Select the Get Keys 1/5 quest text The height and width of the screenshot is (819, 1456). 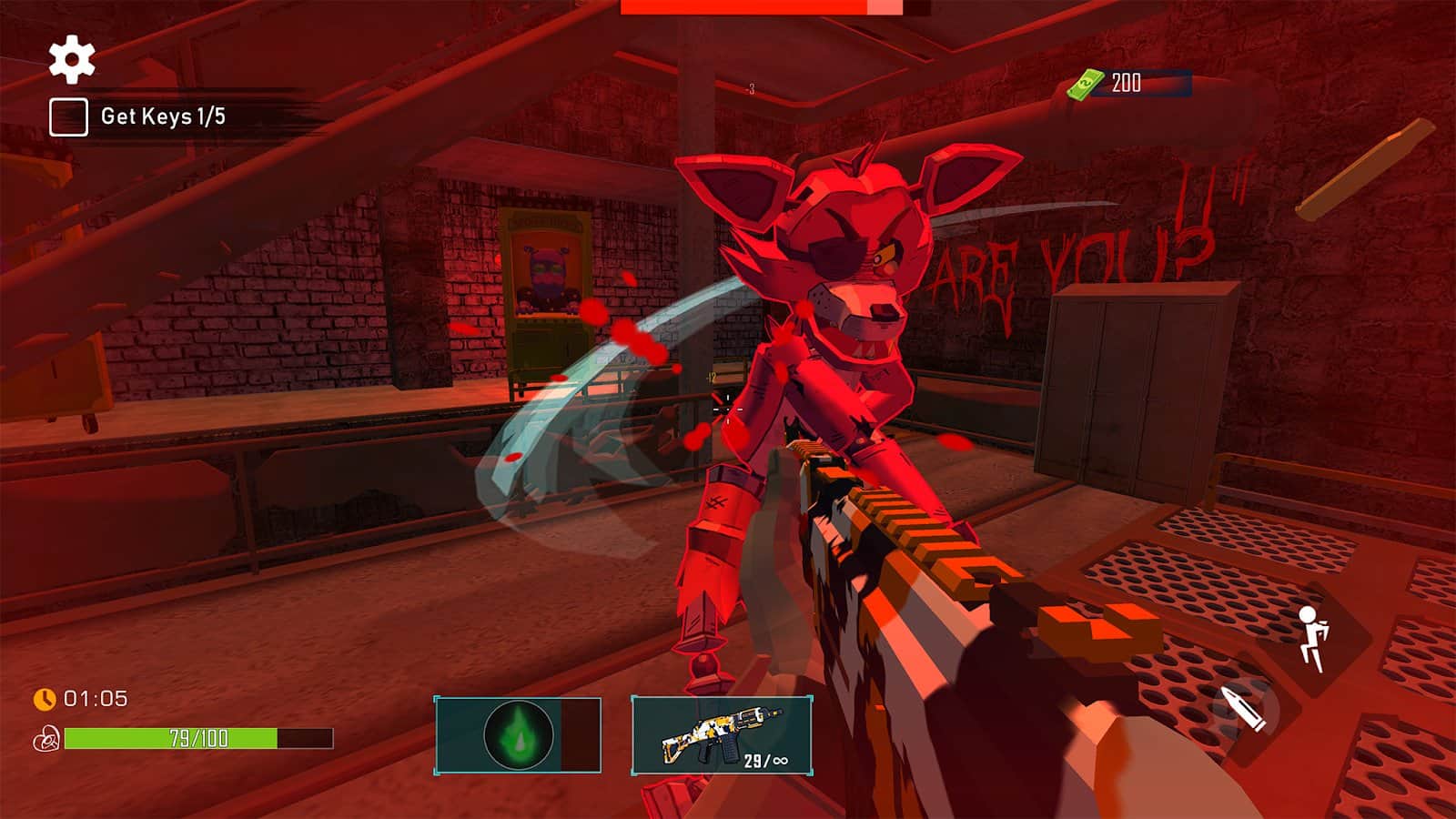(164, 116)
